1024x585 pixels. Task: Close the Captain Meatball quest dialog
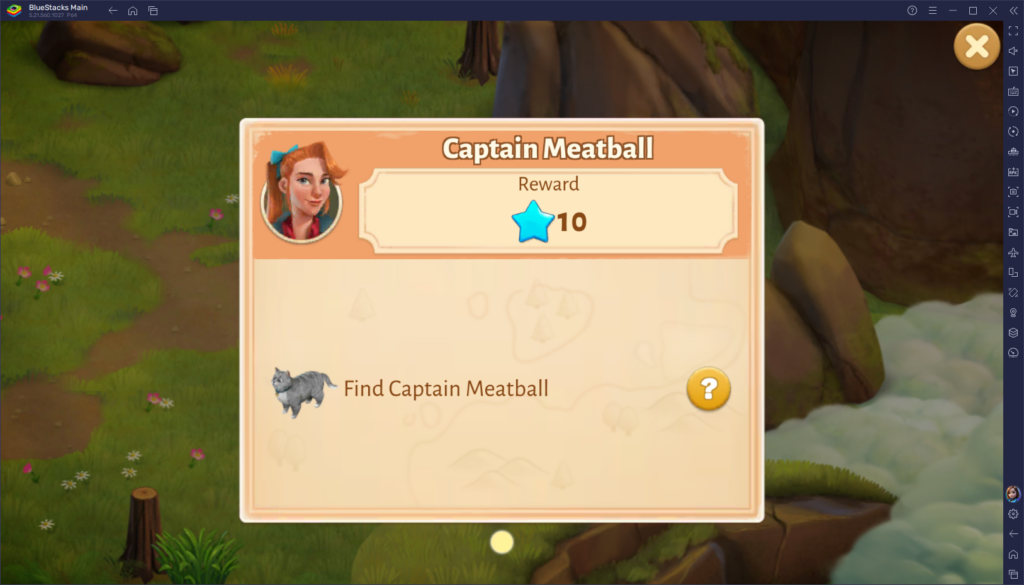point(977,46)
